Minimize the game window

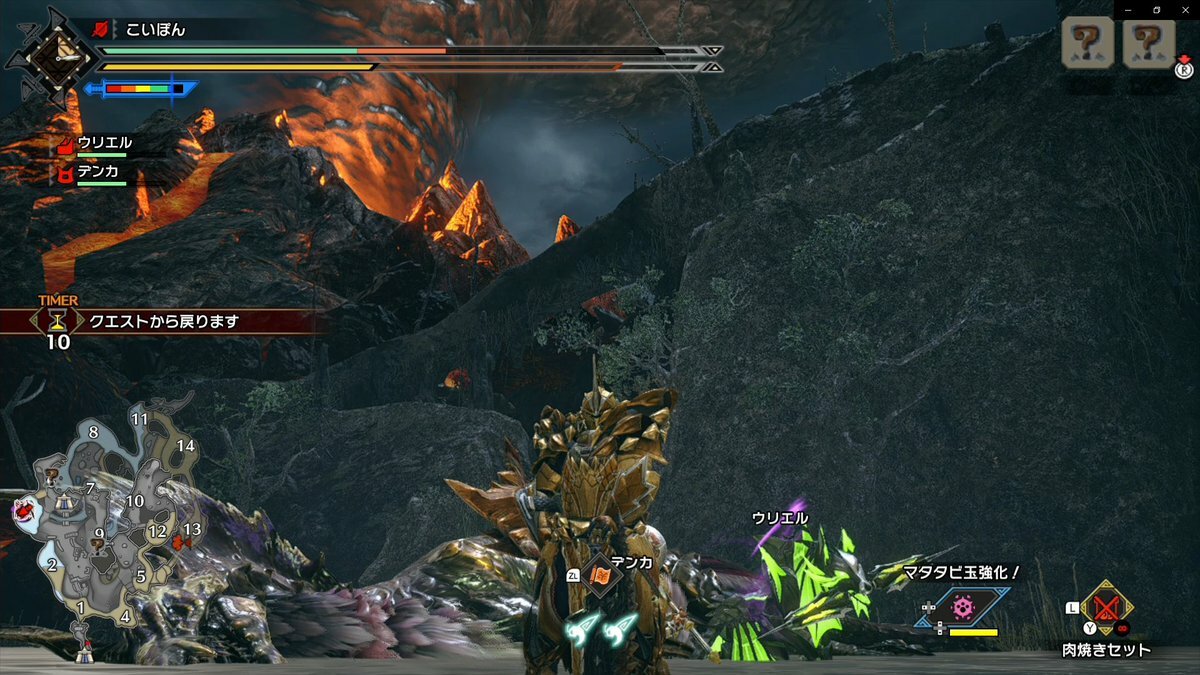coord(1126,10)
